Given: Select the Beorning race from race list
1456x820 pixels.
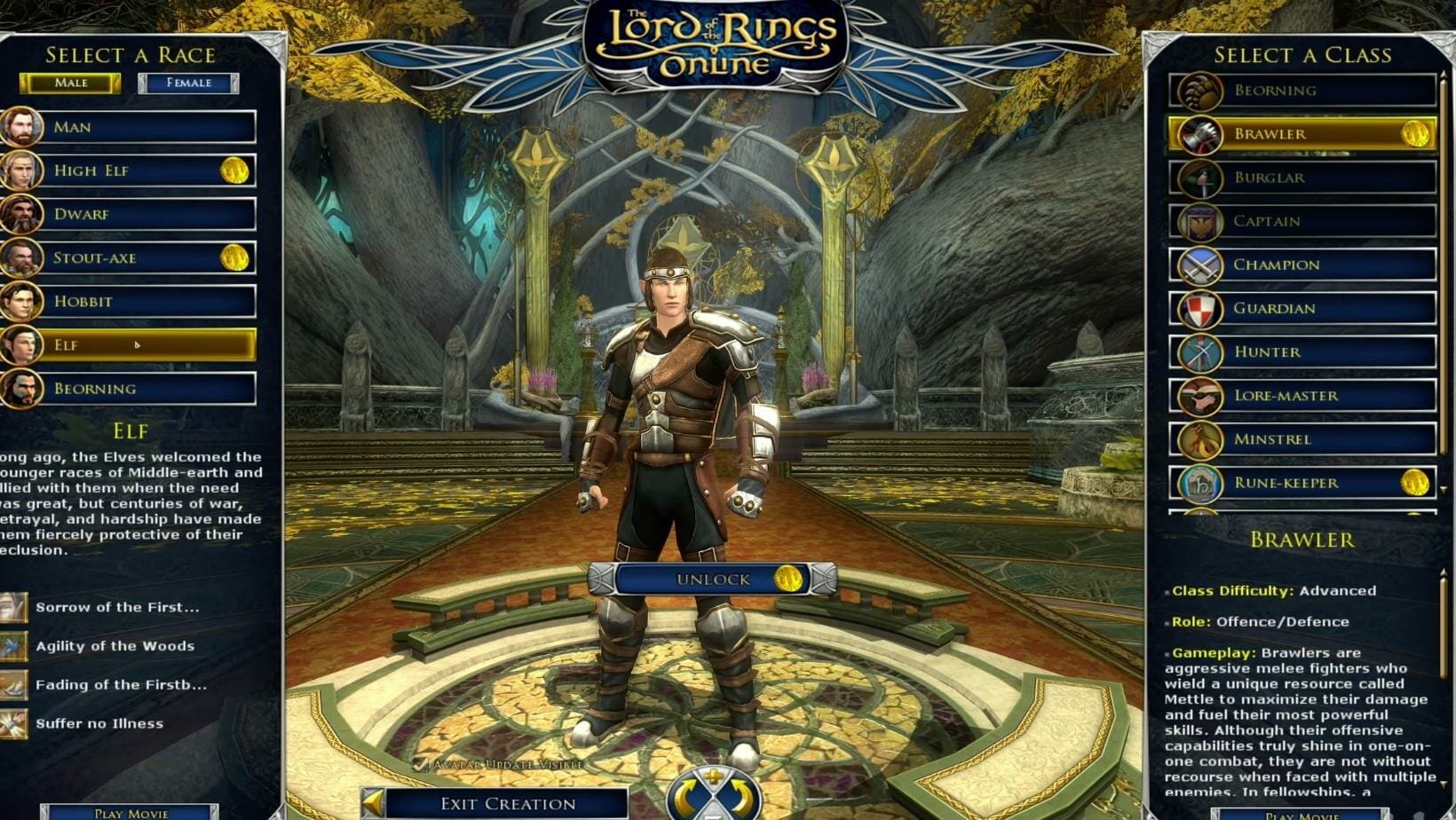Looking at the screenshot, I should tap(133, 388).
